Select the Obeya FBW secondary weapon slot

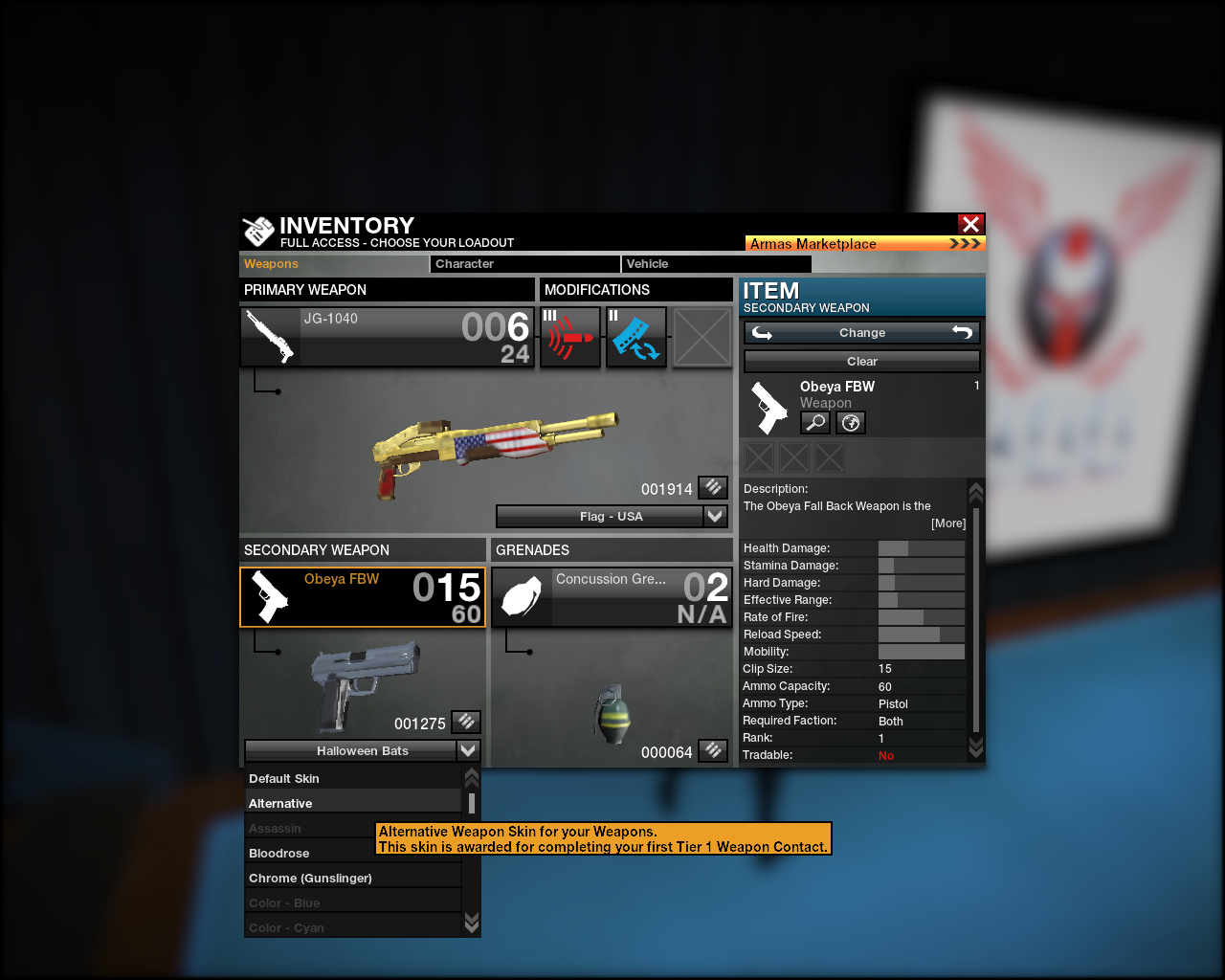(363, 597)
